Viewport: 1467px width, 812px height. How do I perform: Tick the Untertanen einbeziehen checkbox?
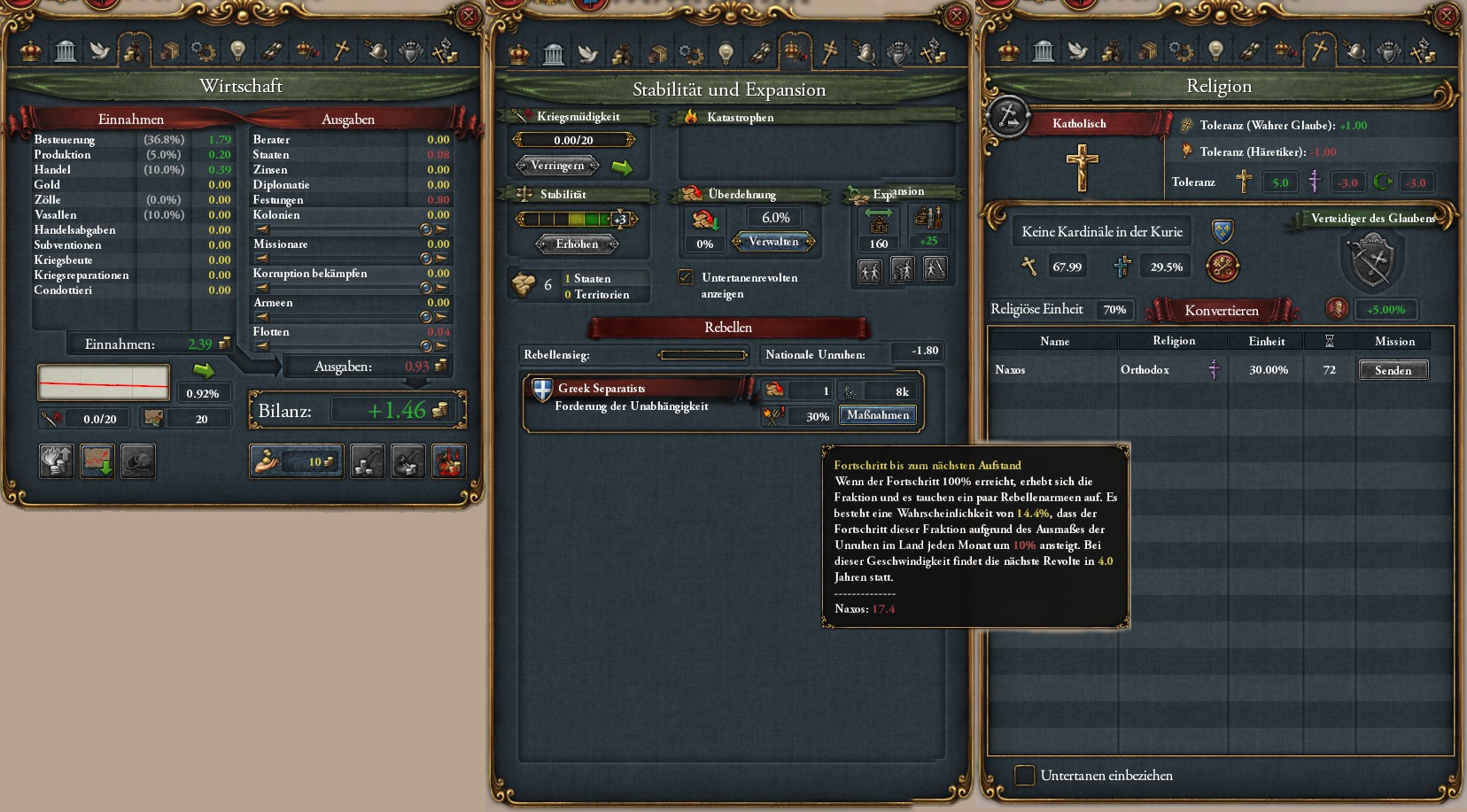[1025, 776]
